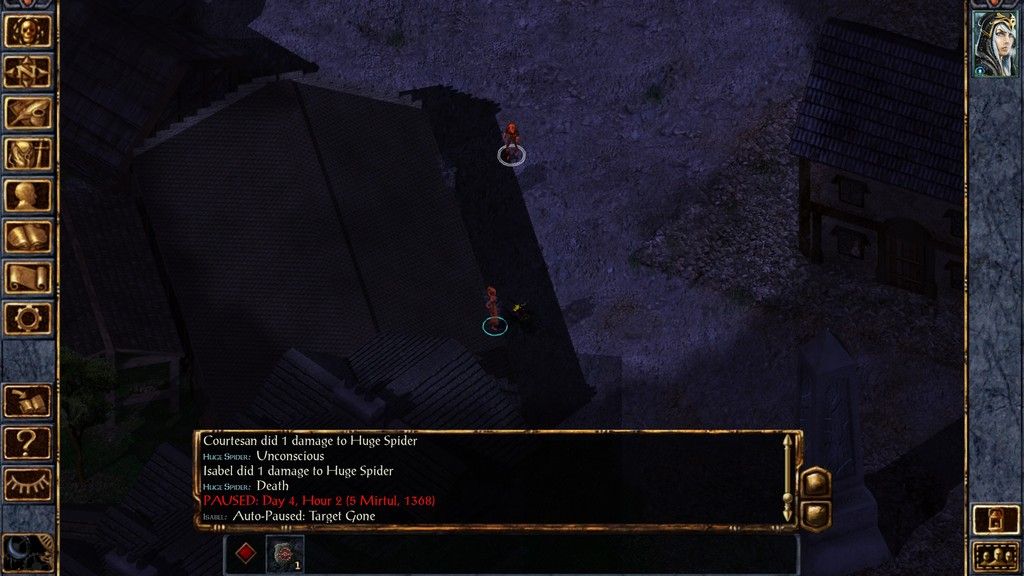Select the quick item slot with count 1
This screenshot has height=576, width=1024.
pyautogui.click(x=285, y=553)
